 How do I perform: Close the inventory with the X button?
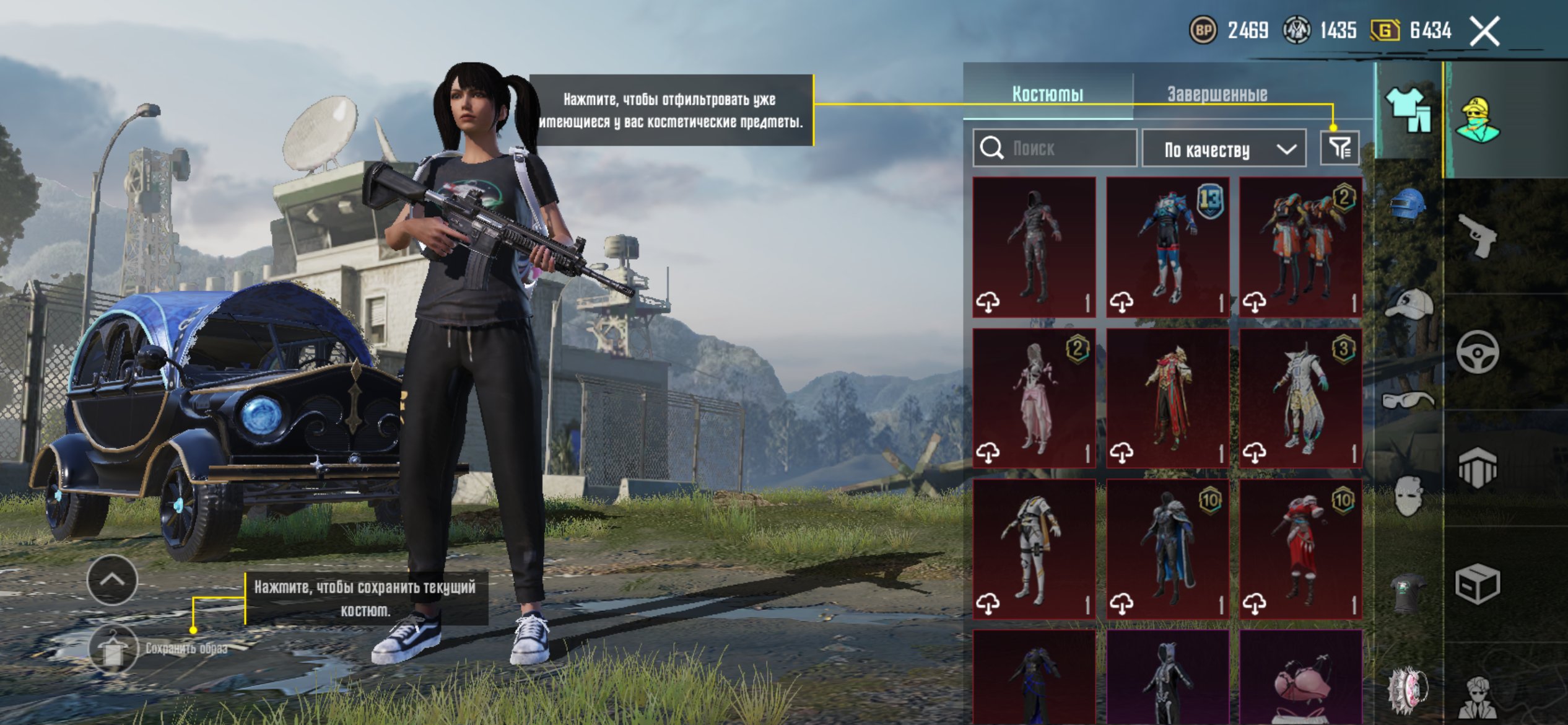point(1484,31)
